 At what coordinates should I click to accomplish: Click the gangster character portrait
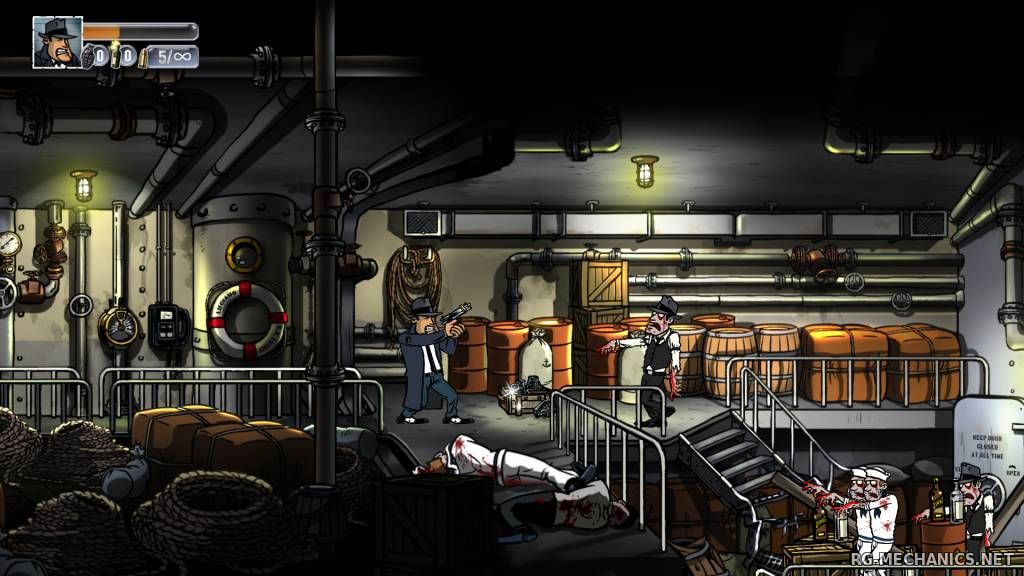click(x=57, y=42)
